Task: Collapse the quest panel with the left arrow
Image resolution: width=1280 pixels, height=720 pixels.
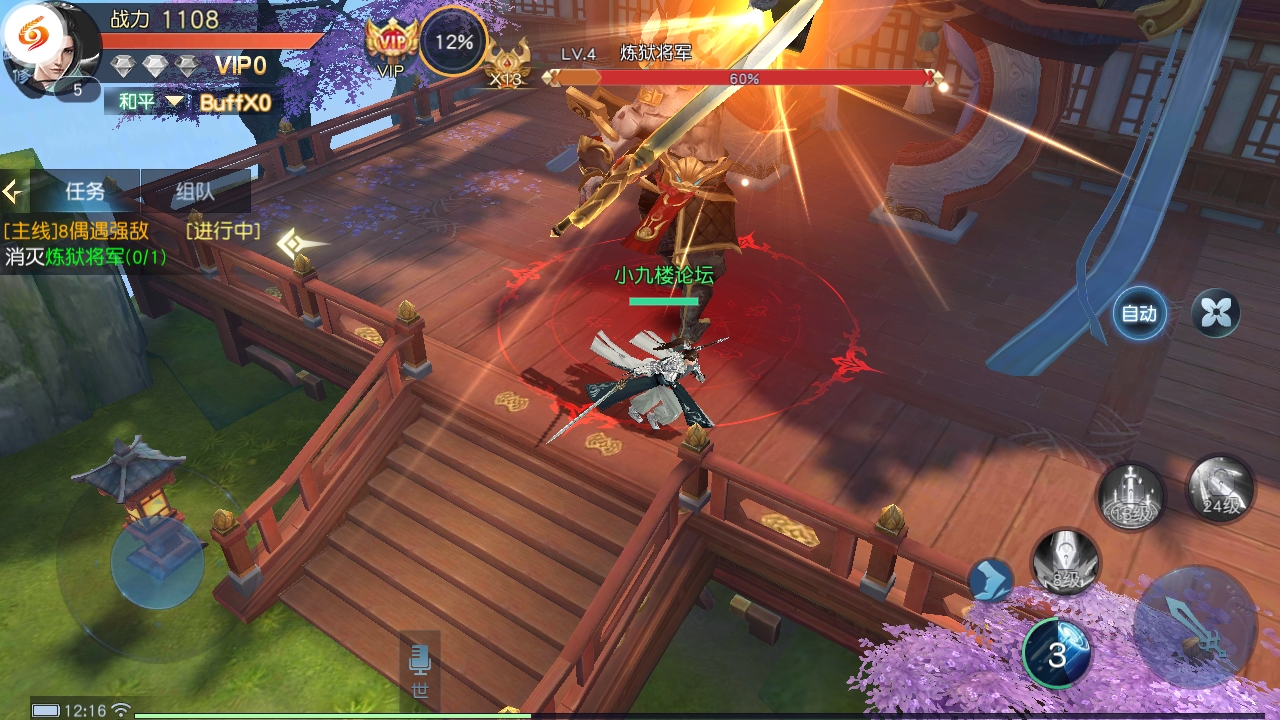Action: (x=13, y=191)
